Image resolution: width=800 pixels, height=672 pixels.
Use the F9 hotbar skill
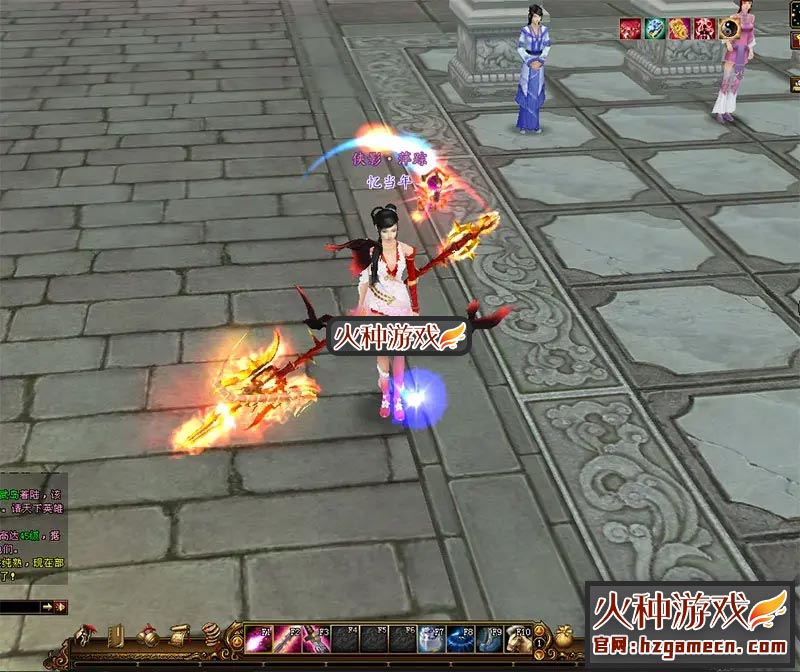[490, 638]
